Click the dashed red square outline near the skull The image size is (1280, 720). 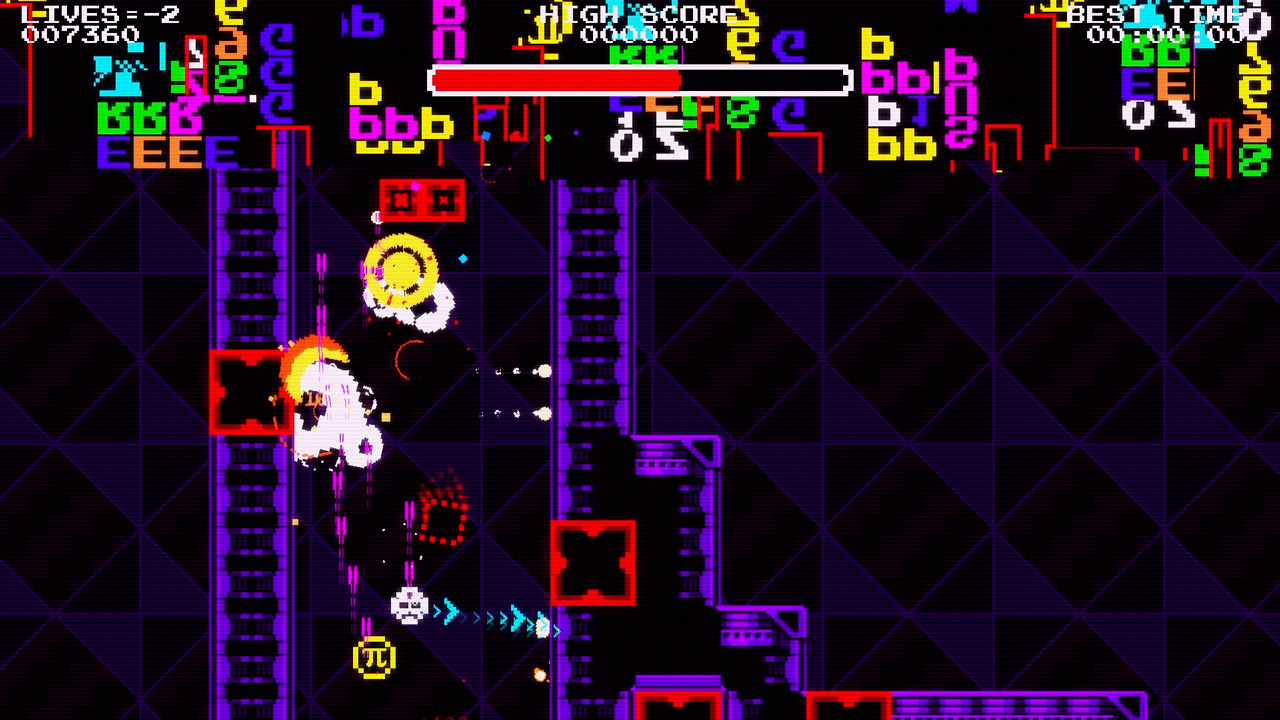click(440, 518)
